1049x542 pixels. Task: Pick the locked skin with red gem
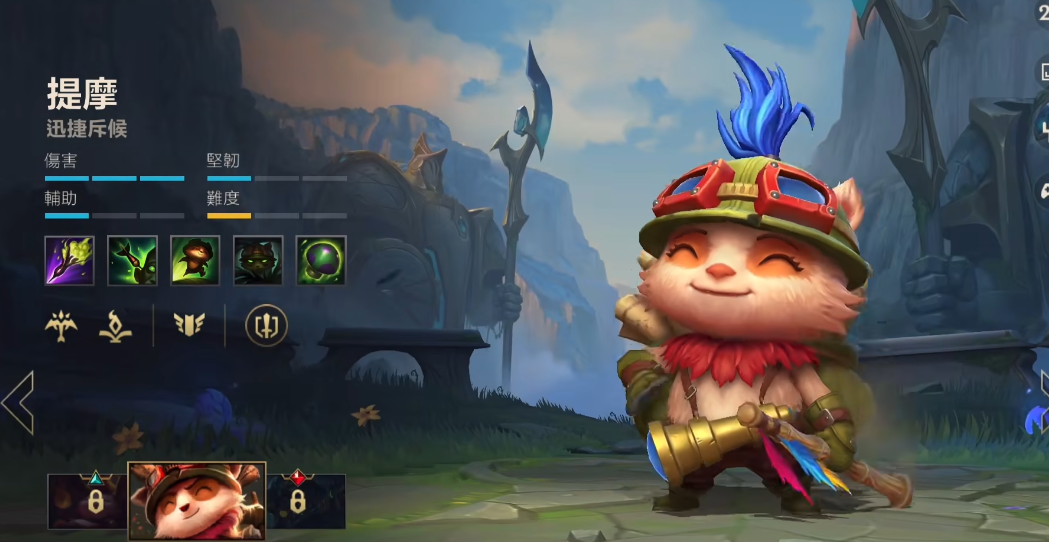[x=305, y=500]
